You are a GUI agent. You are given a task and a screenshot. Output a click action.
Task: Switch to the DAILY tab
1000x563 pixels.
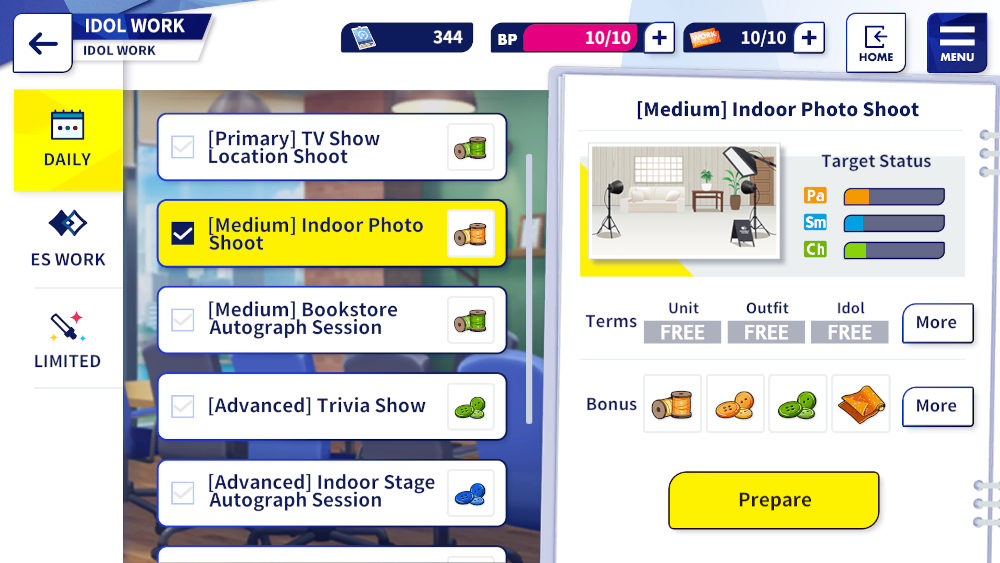pos(68,140)
